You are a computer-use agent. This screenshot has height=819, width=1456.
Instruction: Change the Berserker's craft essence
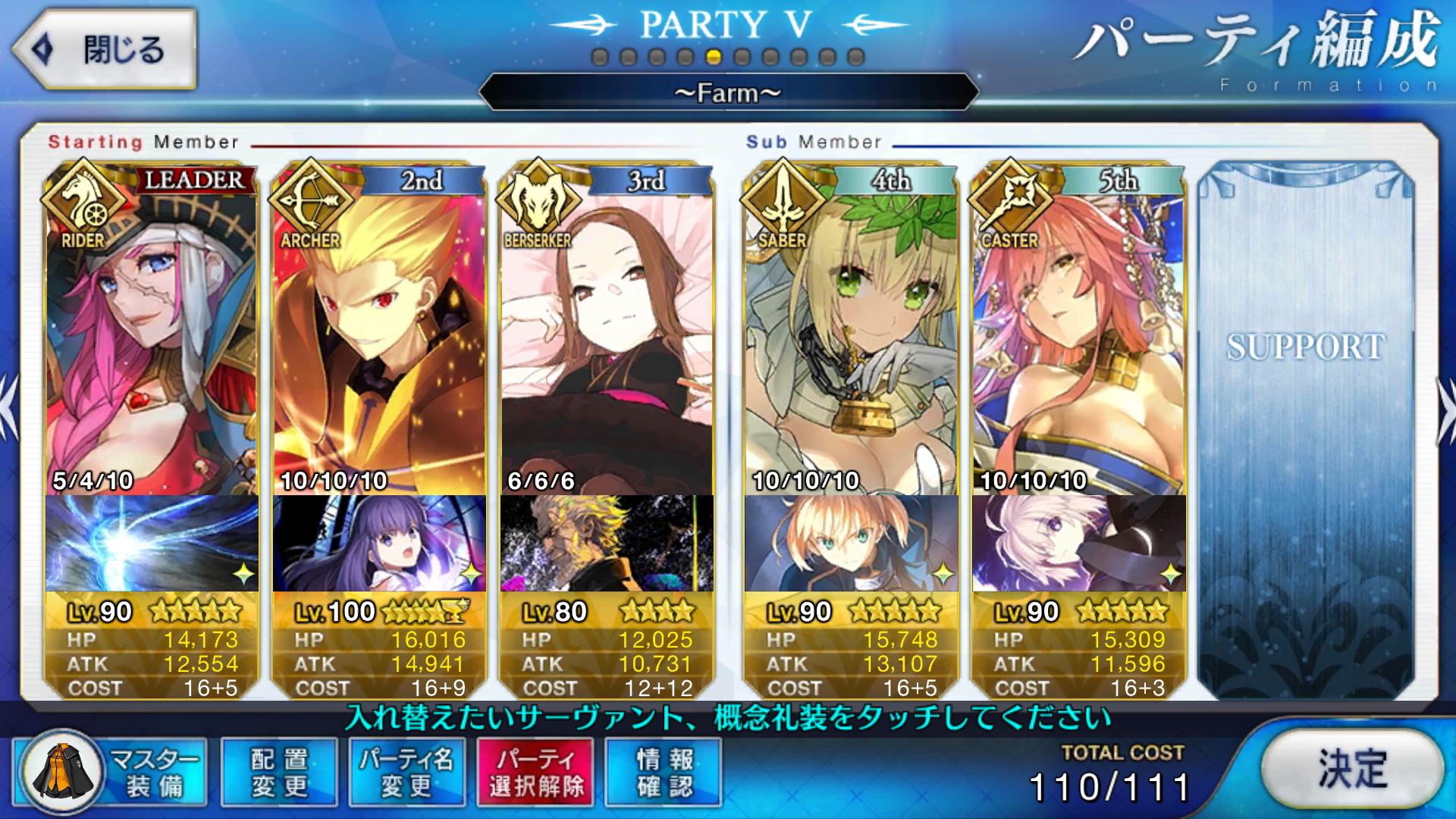point(607,543)
